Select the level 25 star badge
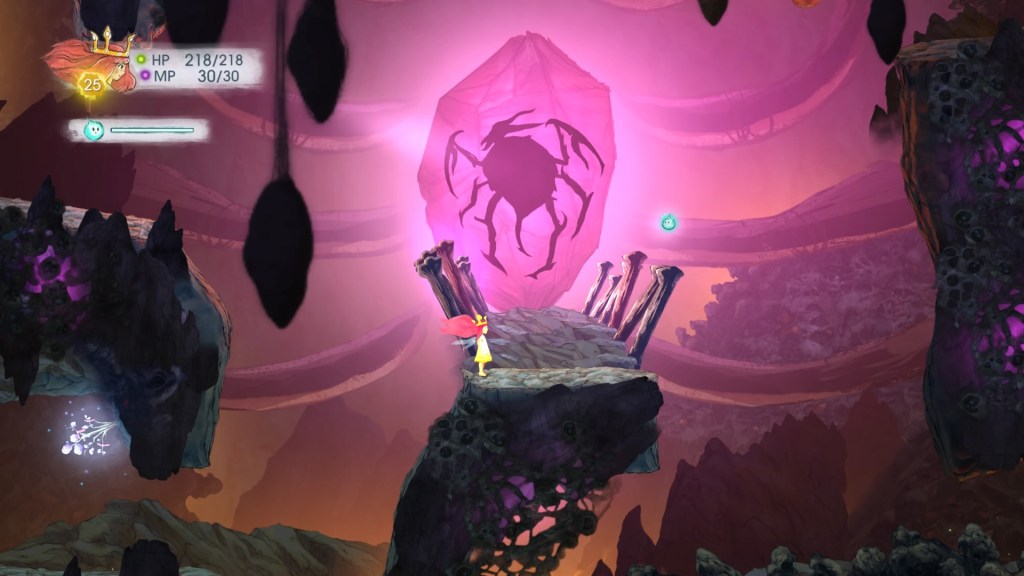Image resolution: width=1024 pixels, height=576 pixels. tap(92, 85)
